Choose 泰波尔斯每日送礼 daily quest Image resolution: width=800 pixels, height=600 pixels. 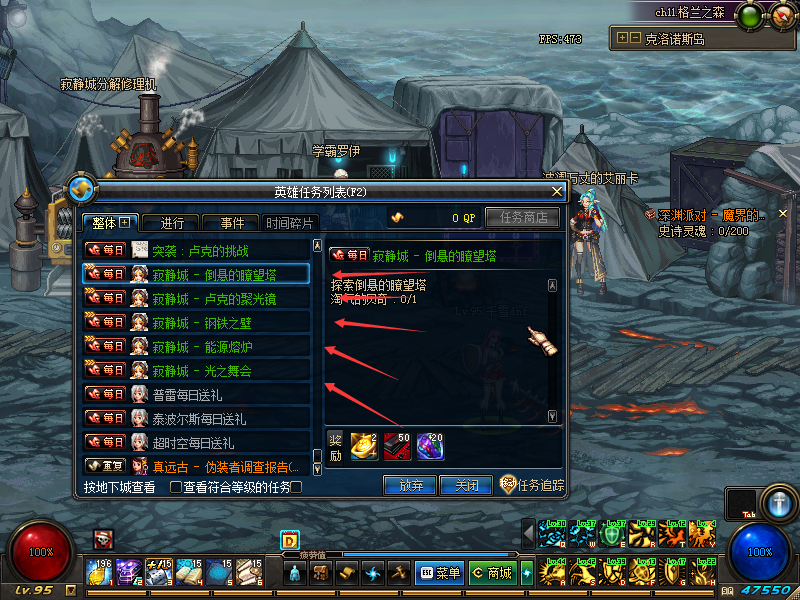tap(200, 418)
